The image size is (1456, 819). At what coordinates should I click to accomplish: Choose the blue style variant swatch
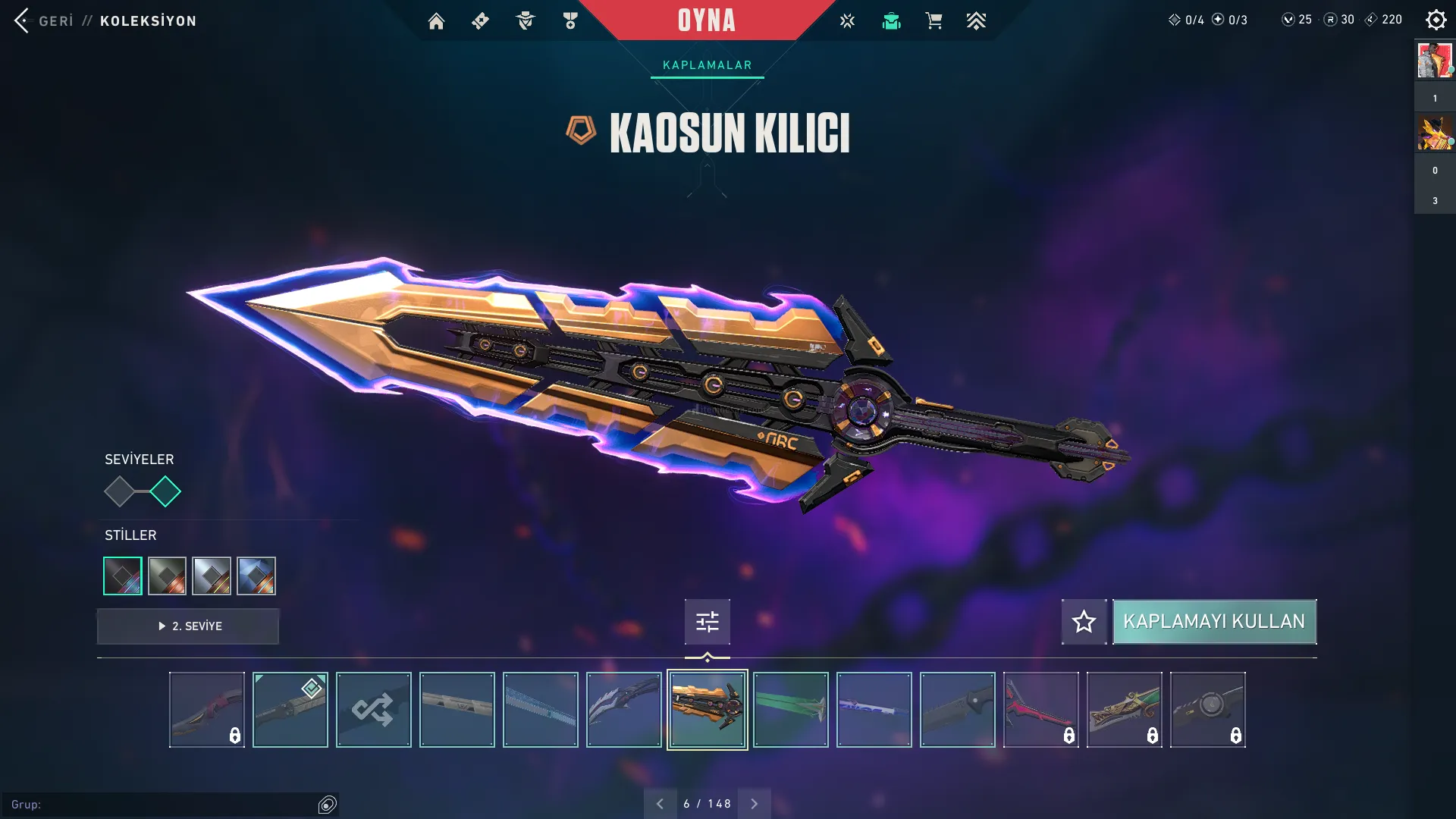[x=256, y=576]
